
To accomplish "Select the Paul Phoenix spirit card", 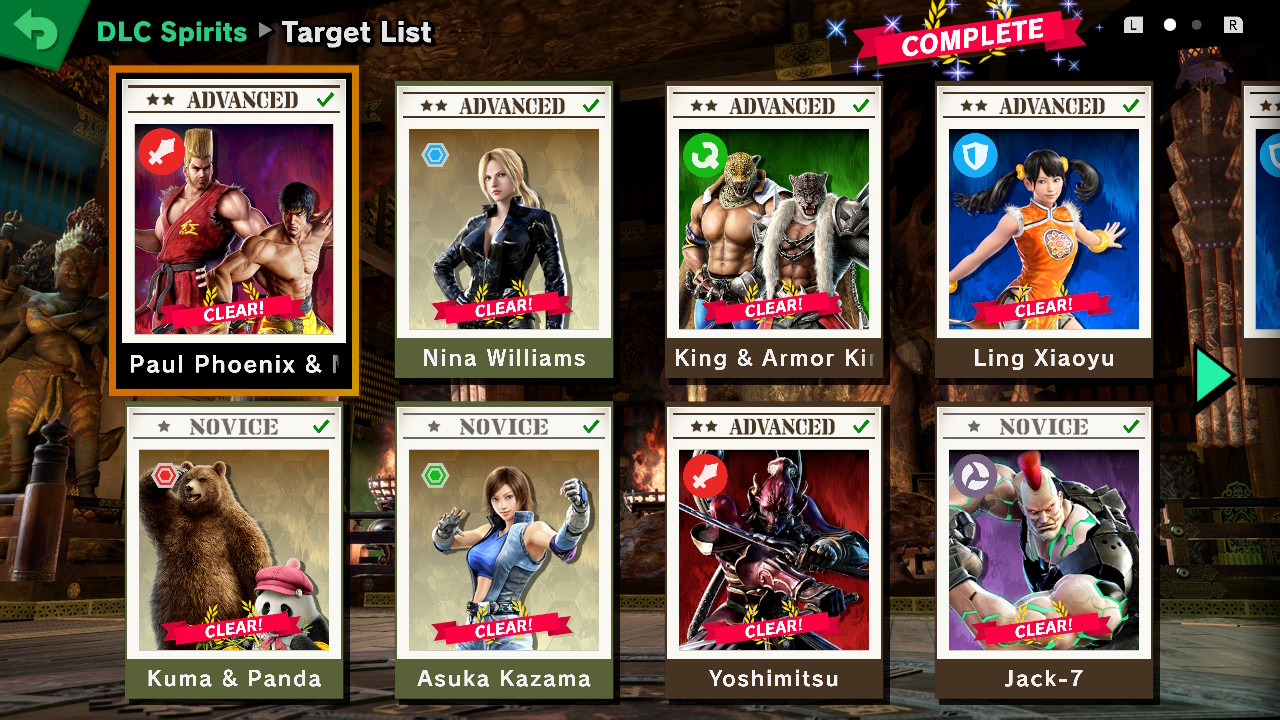I will 234,230.
